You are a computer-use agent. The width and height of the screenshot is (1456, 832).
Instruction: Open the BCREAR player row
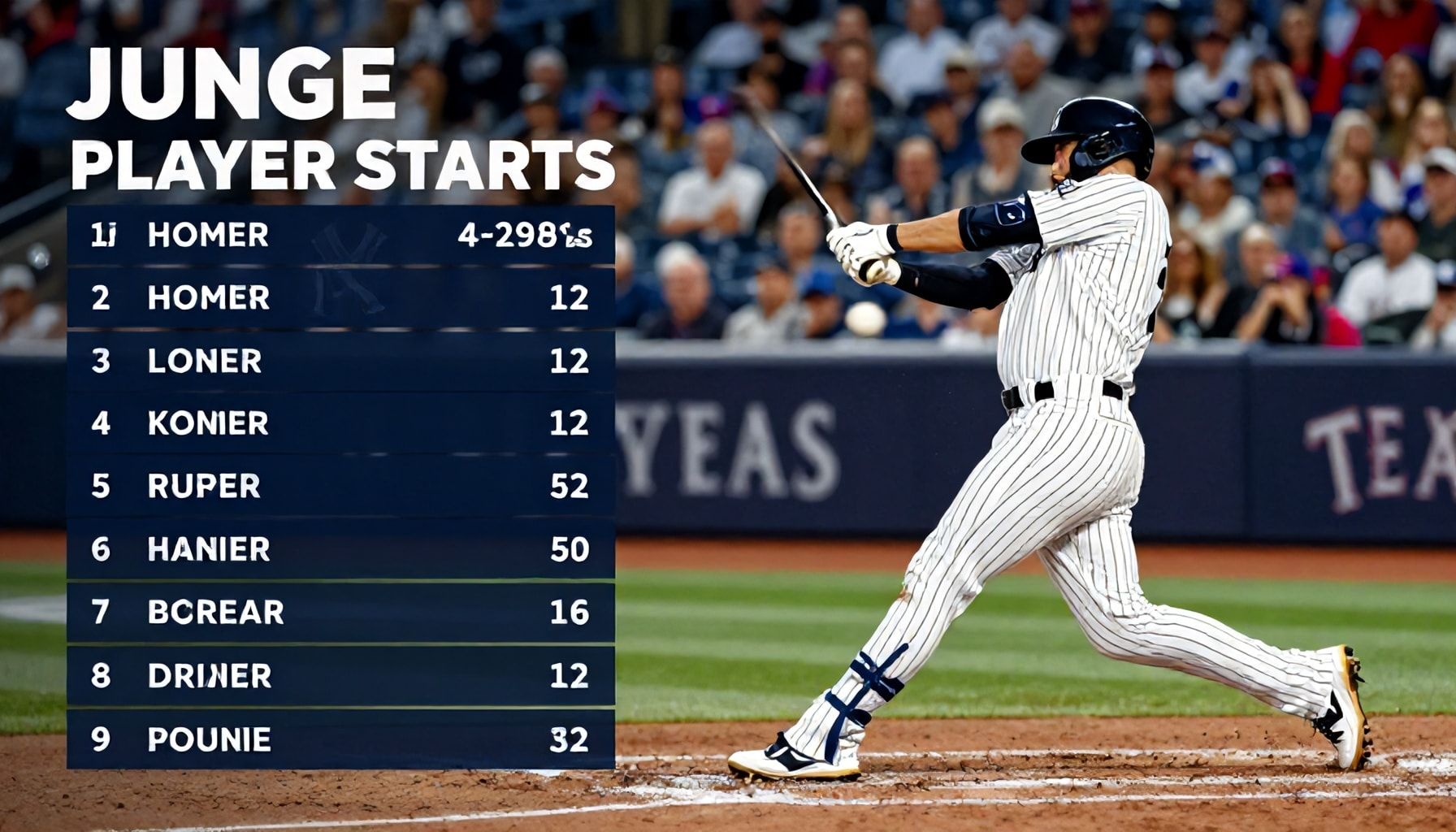(340, 612)
